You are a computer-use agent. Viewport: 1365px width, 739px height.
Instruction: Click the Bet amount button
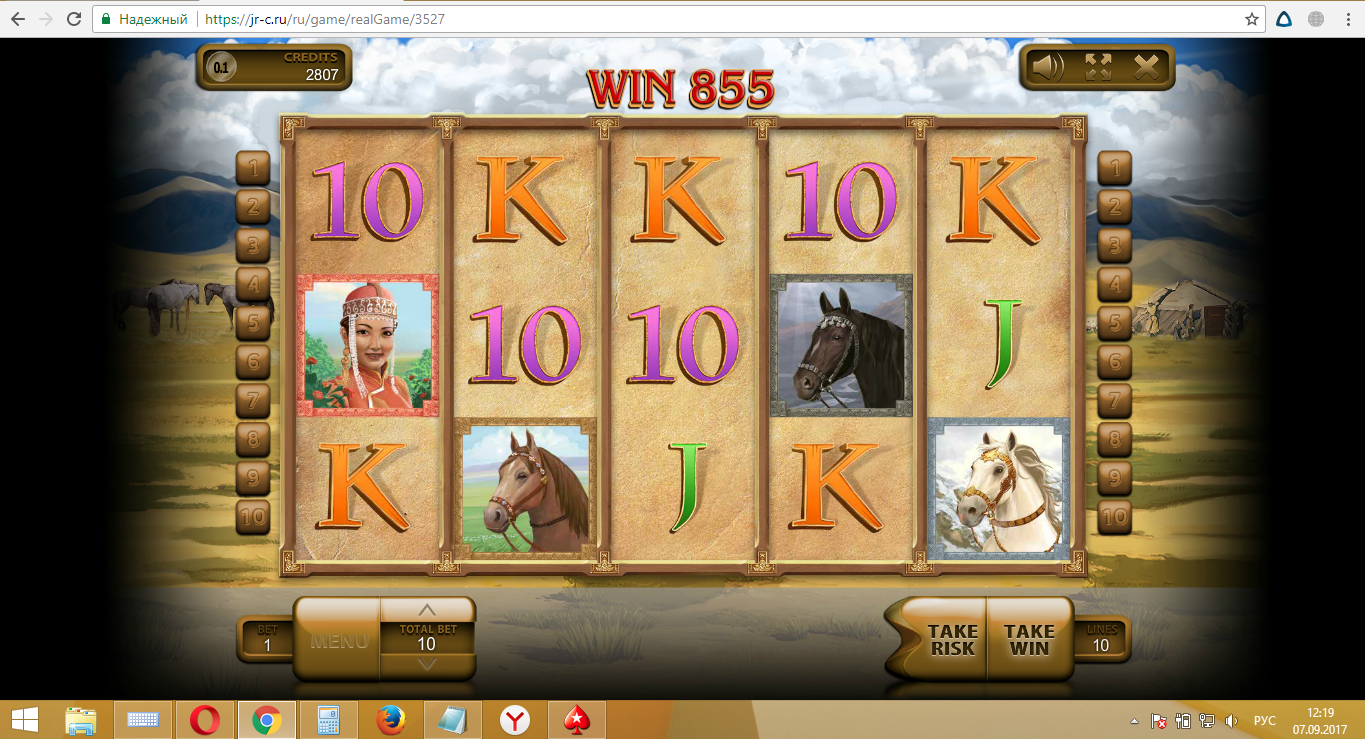(267, 640)
